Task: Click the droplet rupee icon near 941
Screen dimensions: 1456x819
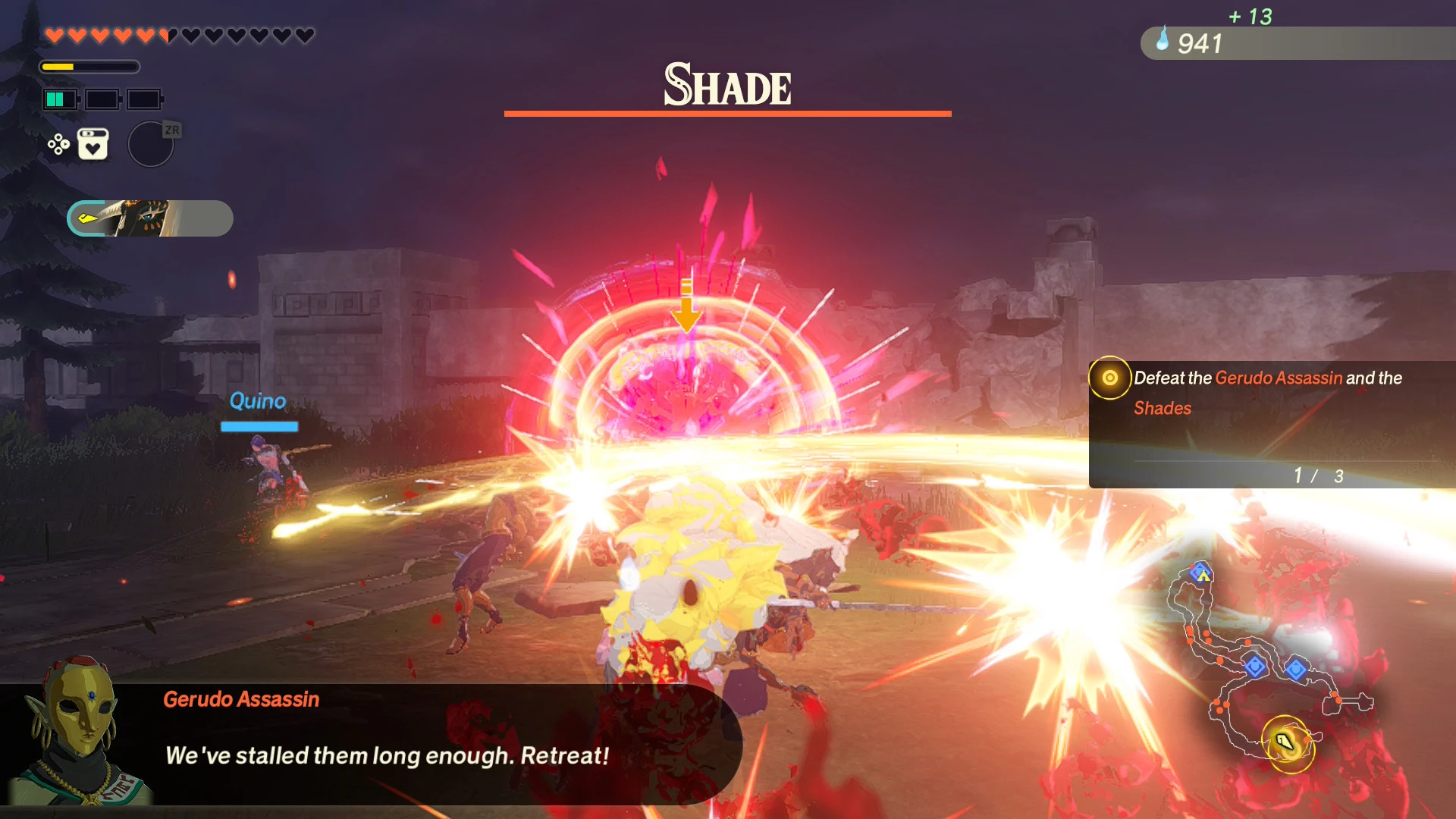Action: [x=1163, y=44]
